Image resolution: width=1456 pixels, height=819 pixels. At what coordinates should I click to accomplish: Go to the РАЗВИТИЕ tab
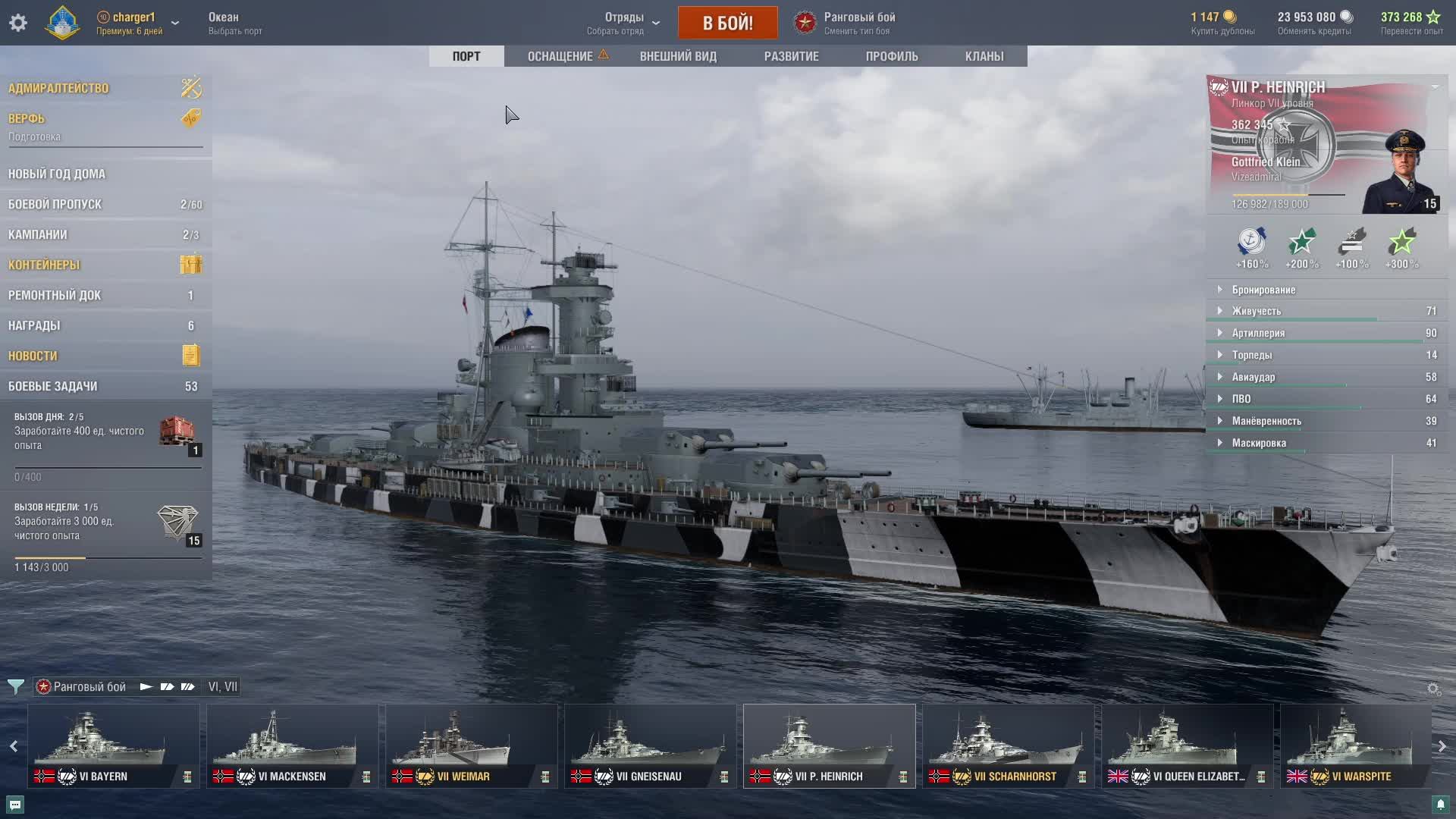pos(791,56)
